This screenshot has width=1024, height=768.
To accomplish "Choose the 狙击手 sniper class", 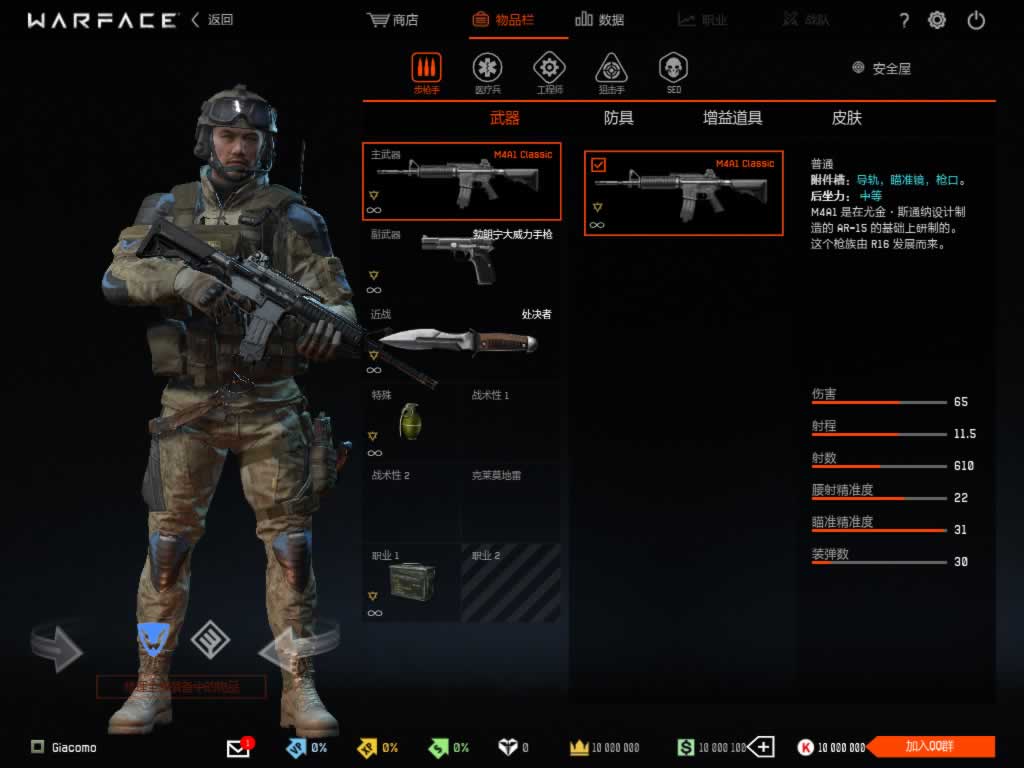I will tap(611, 70).
